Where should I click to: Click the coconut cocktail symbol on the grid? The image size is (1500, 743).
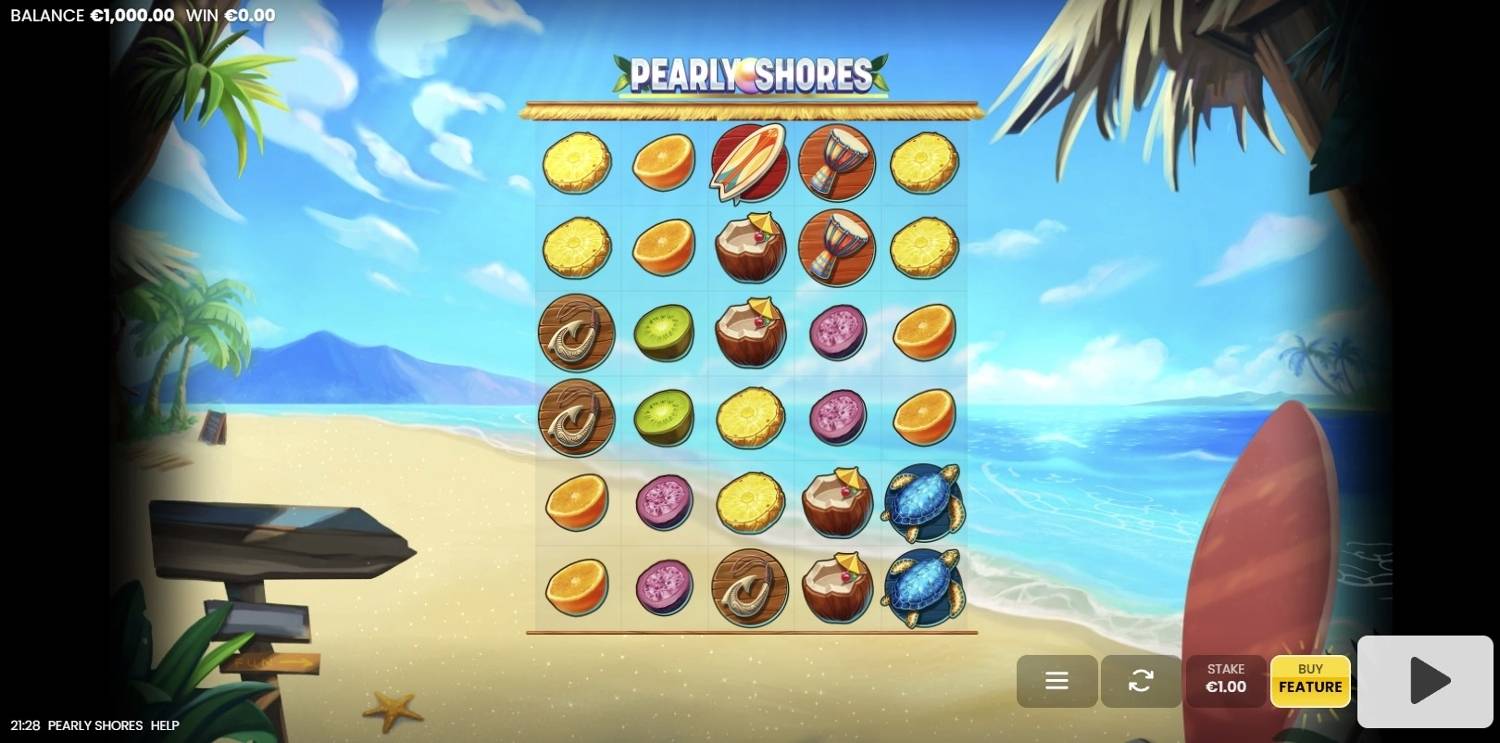pyautogui.click(x=749, y=247)
